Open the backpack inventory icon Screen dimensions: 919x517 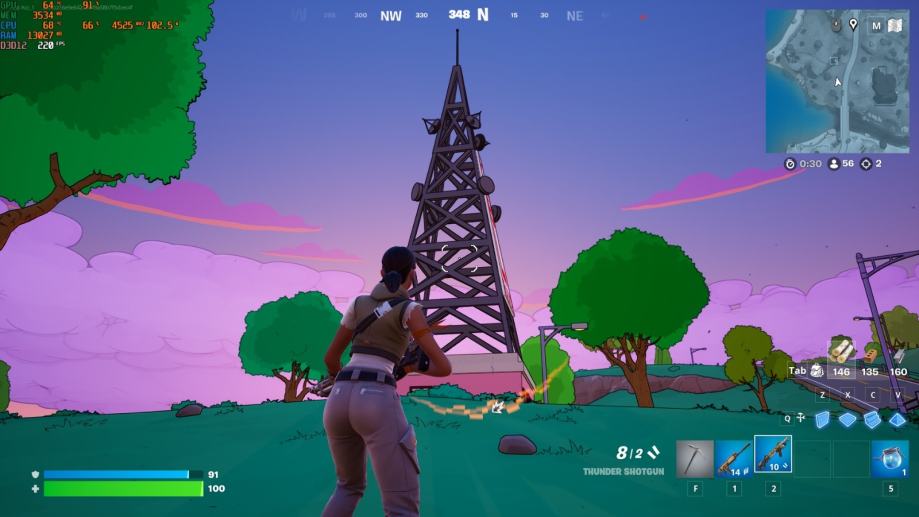tap(817, 371)
